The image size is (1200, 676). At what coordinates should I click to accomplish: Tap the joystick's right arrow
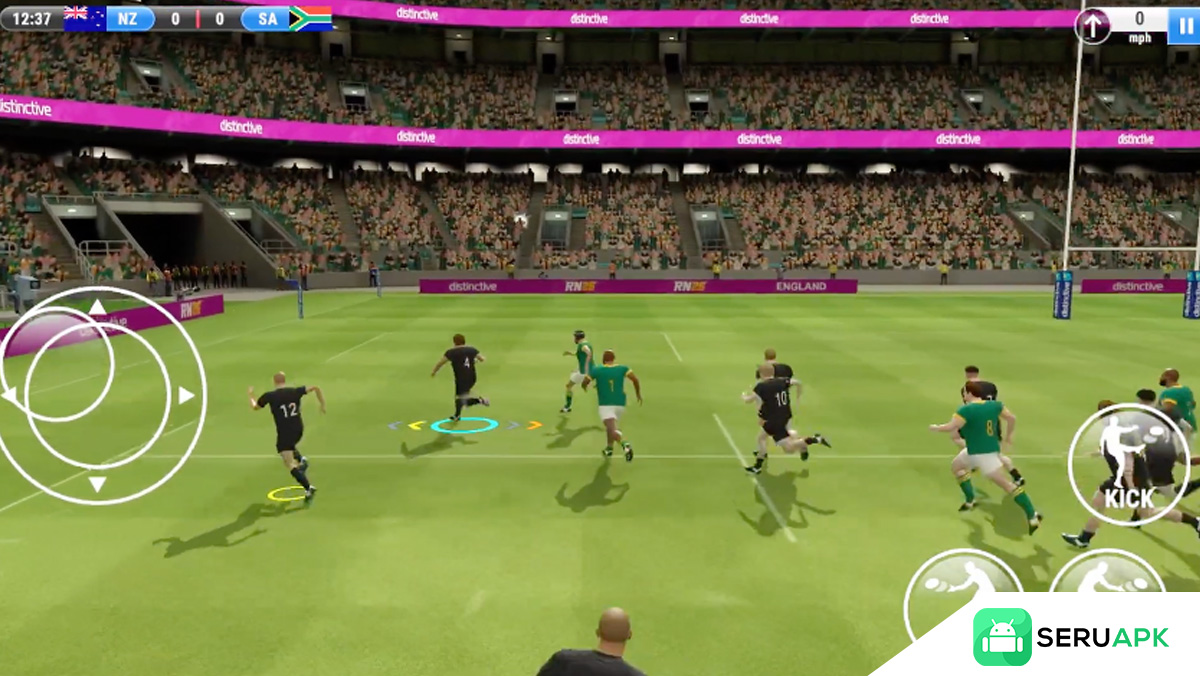tap(186, 396)
